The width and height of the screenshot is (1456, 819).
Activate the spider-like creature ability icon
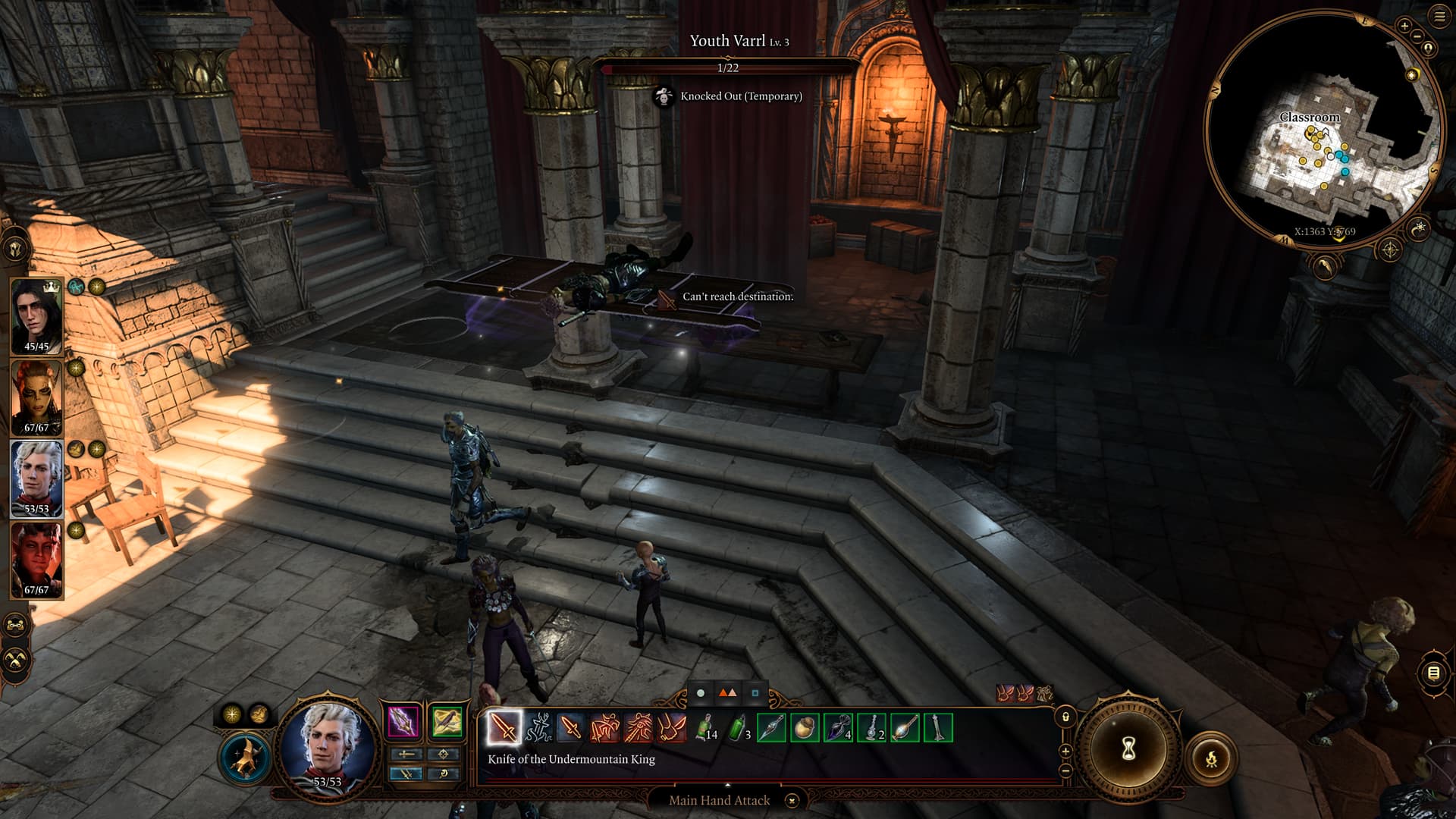point(538,729)
